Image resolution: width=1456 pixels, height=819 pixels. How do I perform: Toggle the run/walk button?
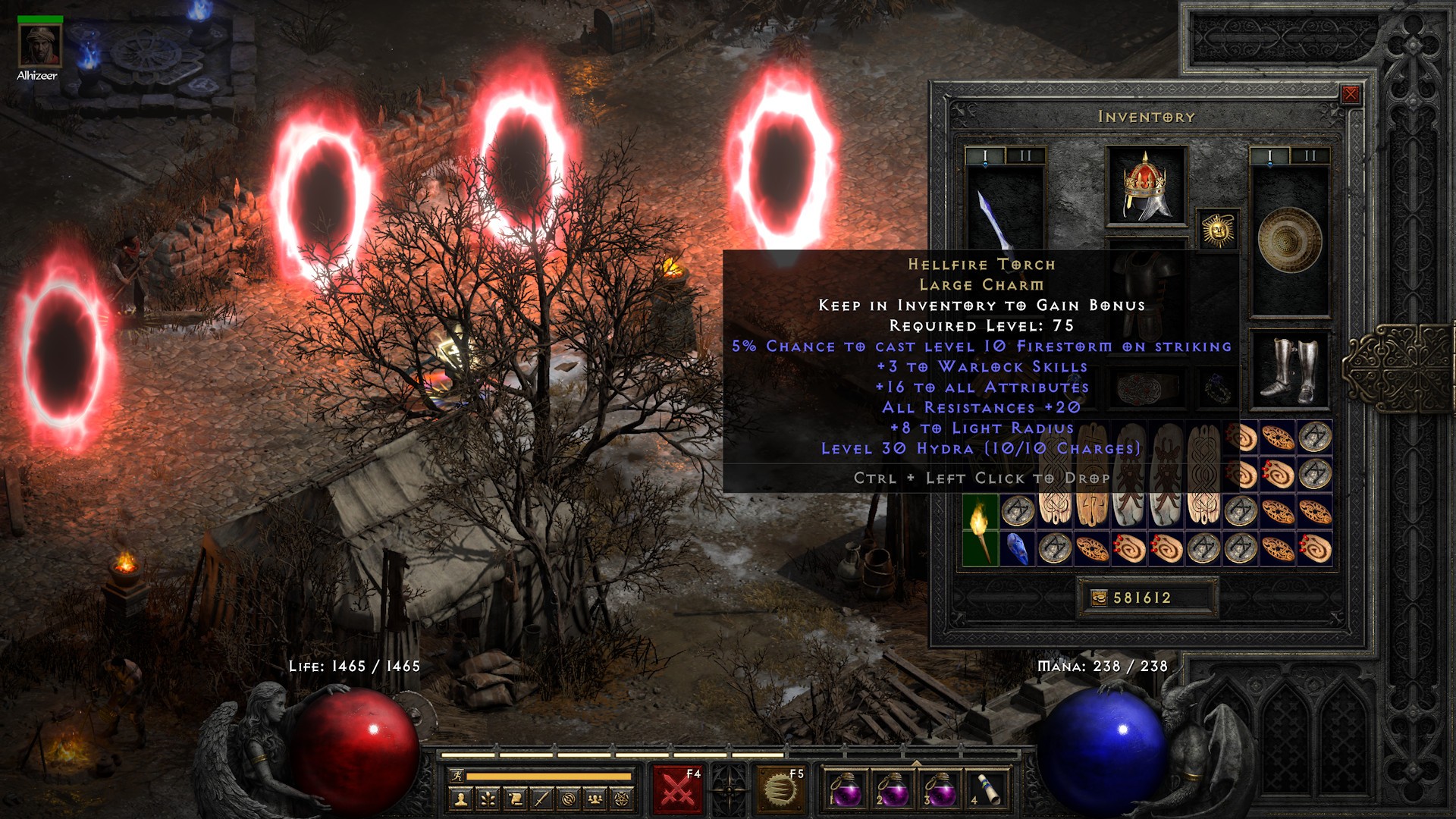(457, 777)
